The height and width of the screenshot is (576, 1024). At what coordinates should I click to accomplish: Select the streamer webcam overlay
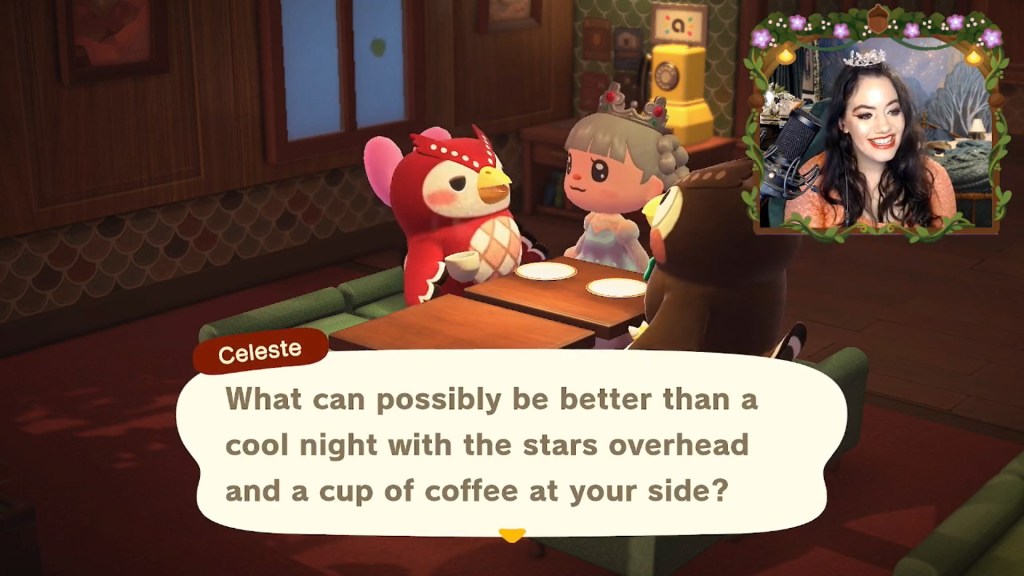click(872, 125)
